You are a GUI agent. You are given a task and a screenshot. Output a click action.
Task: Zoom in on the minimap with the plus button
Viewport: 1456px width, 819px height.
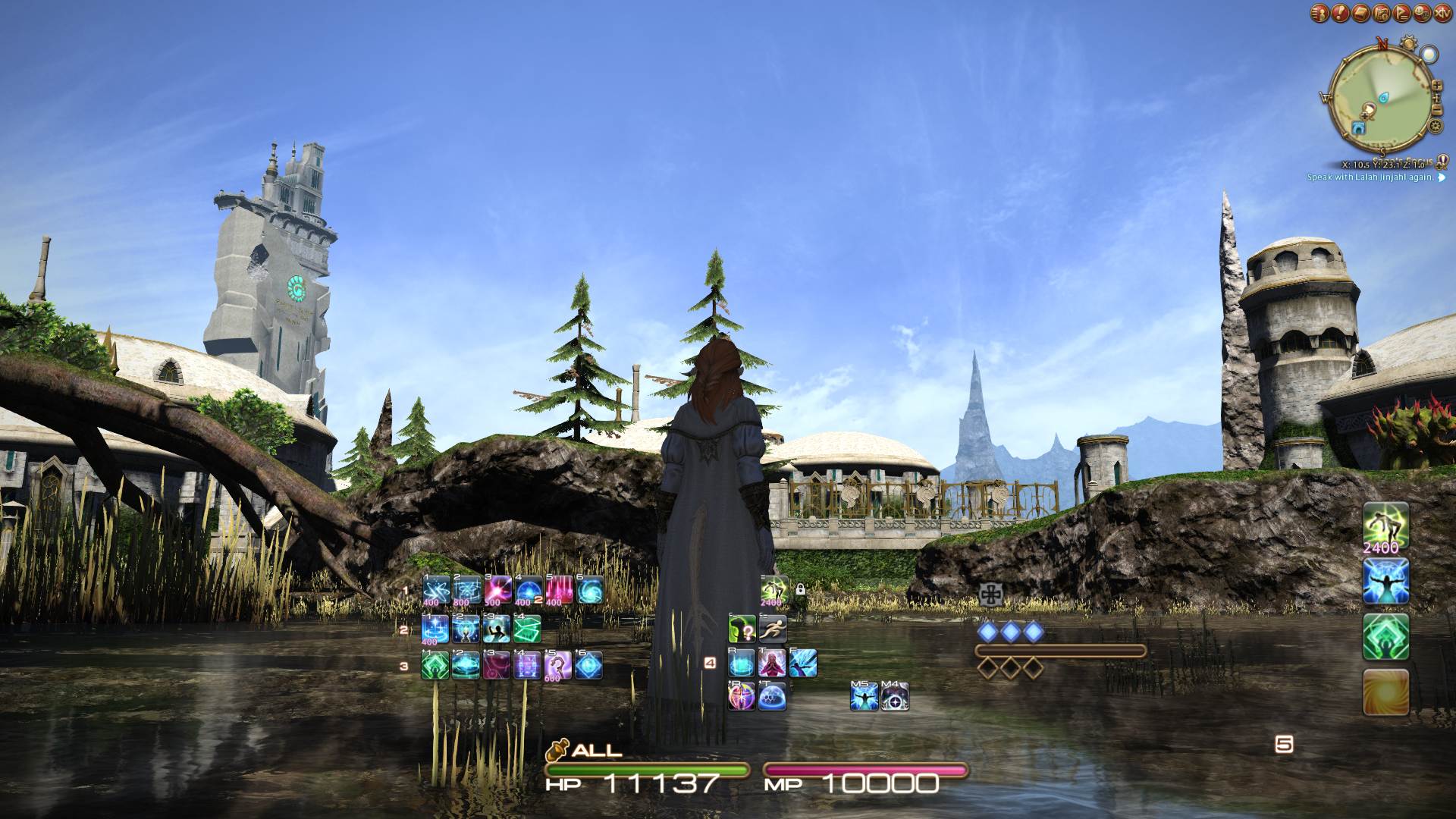(1438, 85)
